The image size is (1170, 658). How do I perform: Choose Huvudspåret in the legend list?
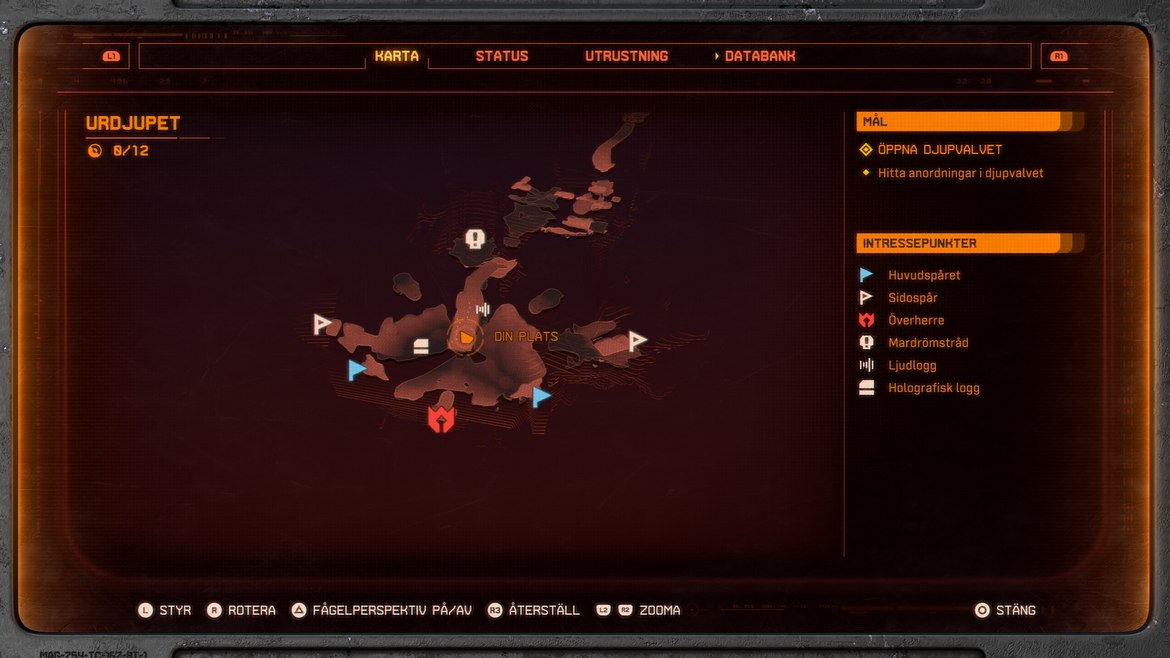[x=923, y=275]
